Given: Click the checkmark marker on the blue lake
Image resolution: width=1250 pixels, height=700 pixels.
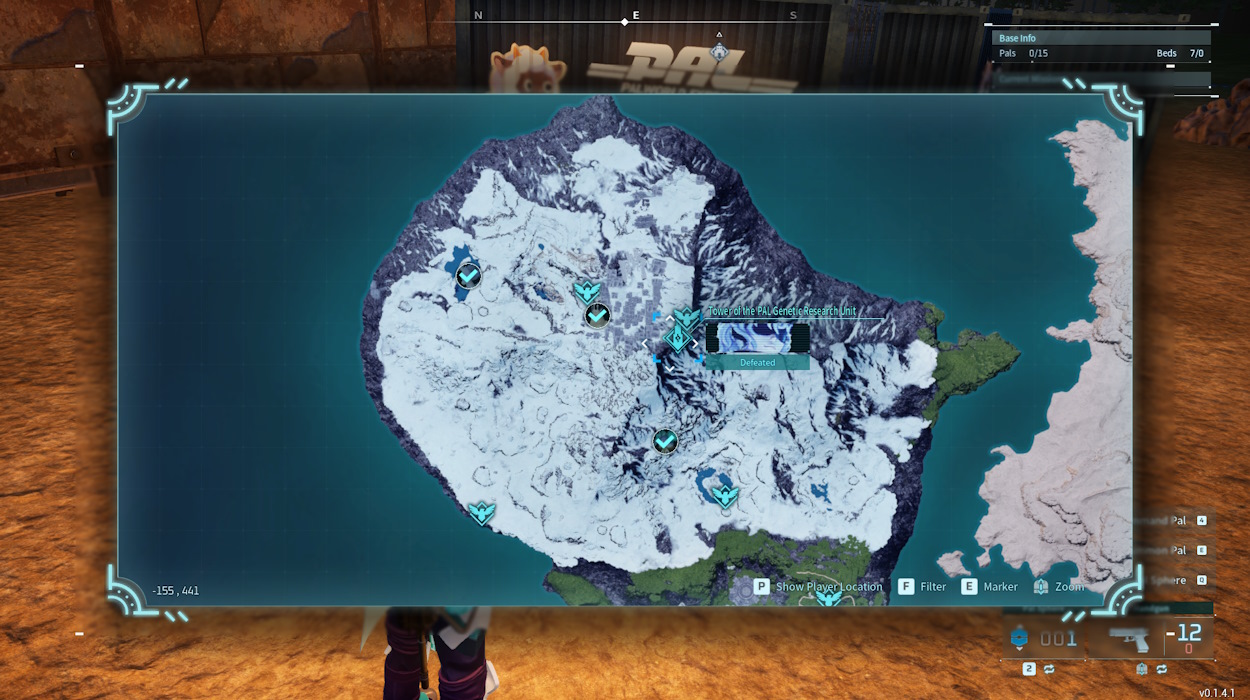Looking at the screenshot, I should tap(468, 275).
